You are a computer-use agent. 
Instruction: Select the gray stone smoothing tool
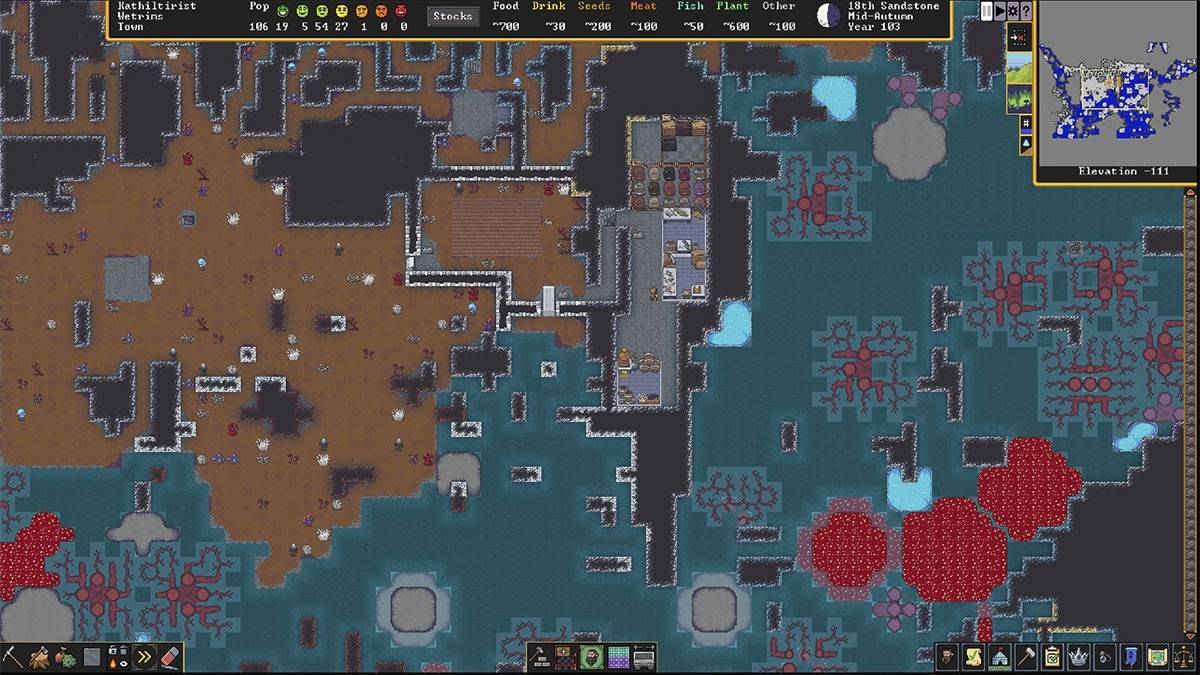pos(92,657)
